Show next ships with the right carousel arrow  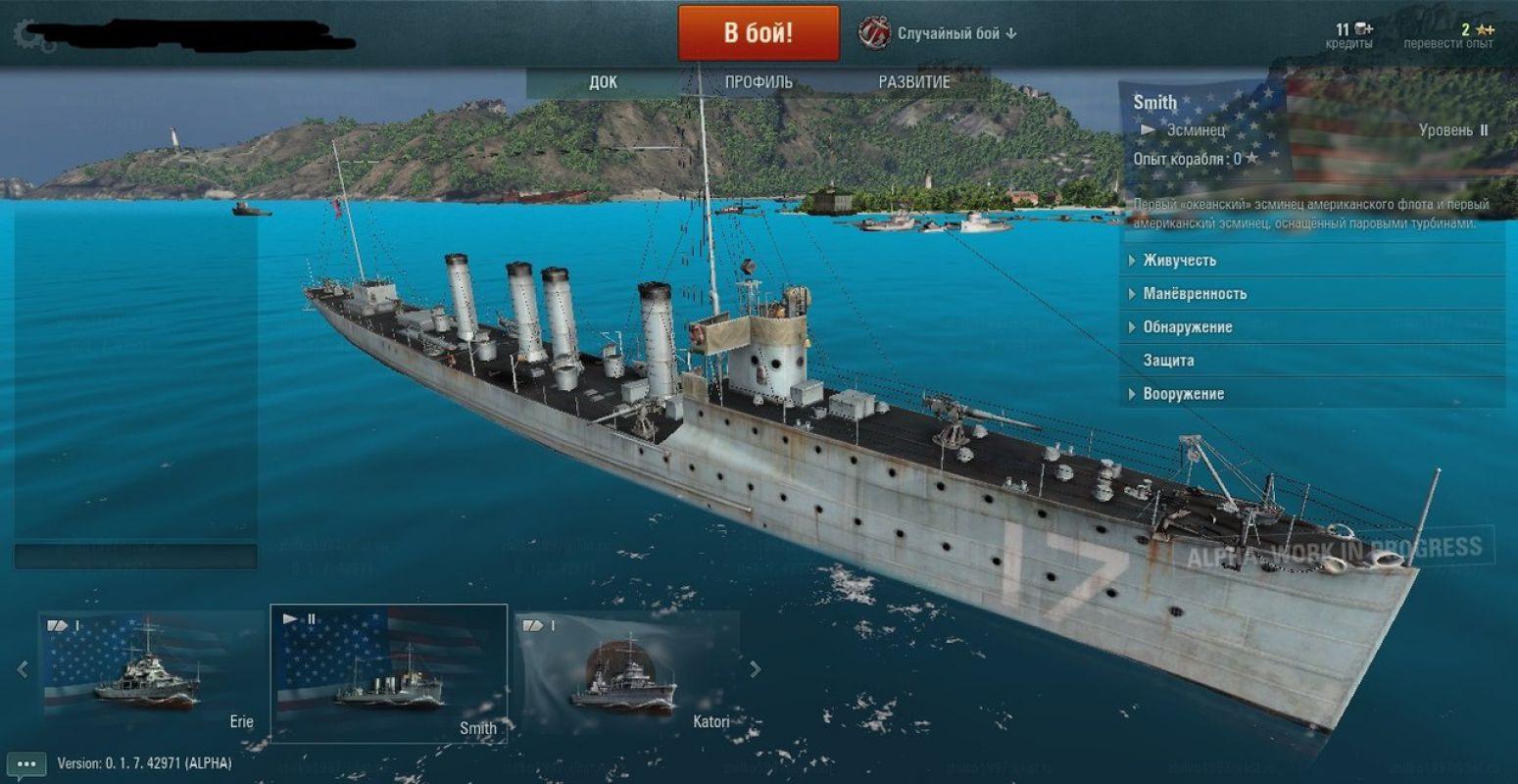[755, 669]
